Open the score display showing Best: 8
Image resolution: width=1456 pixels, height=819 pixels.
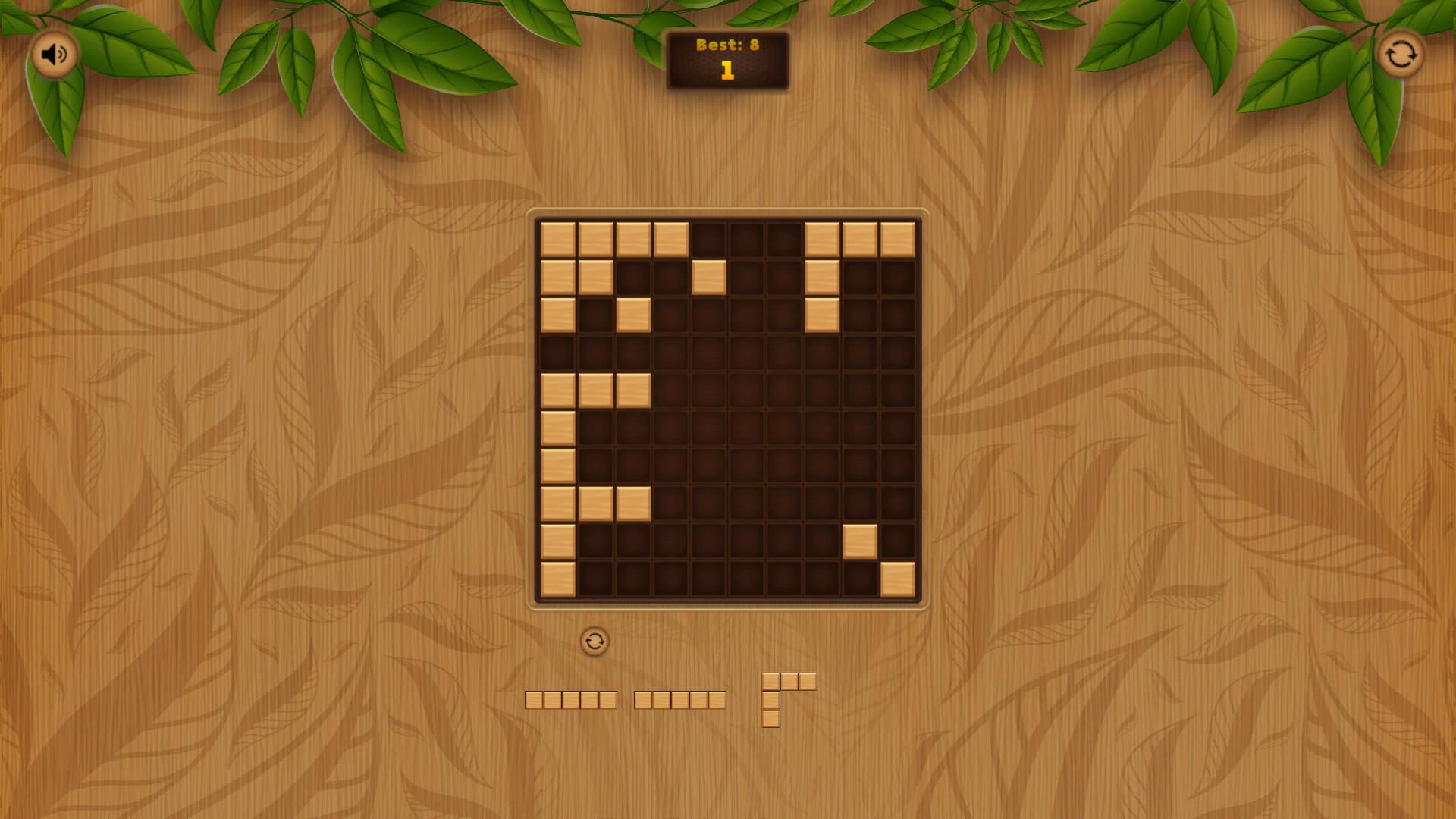727,45
